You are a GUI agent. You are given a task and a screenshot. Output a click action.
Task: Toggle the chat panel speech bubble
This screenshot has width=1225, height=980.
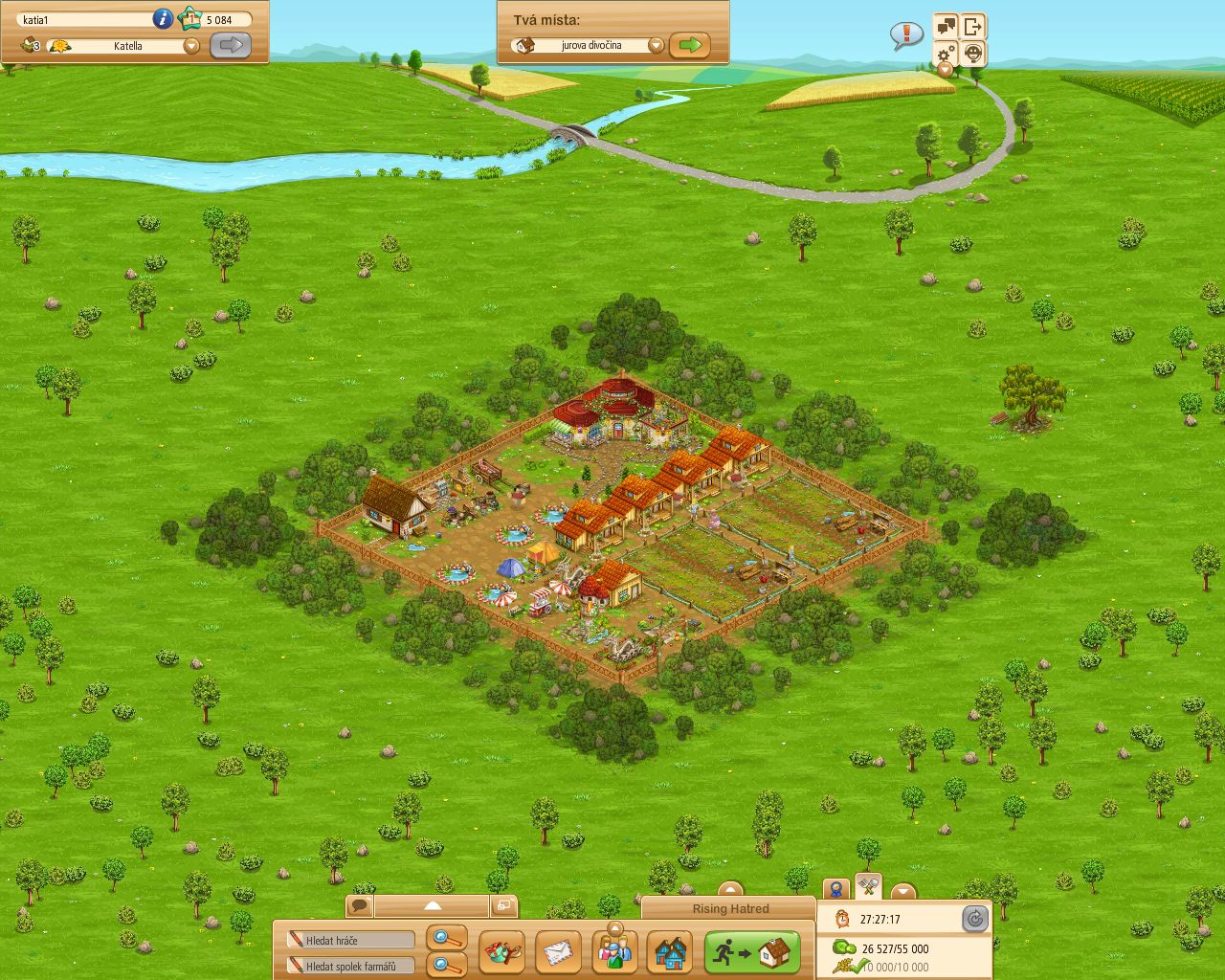tap(359, 903)
